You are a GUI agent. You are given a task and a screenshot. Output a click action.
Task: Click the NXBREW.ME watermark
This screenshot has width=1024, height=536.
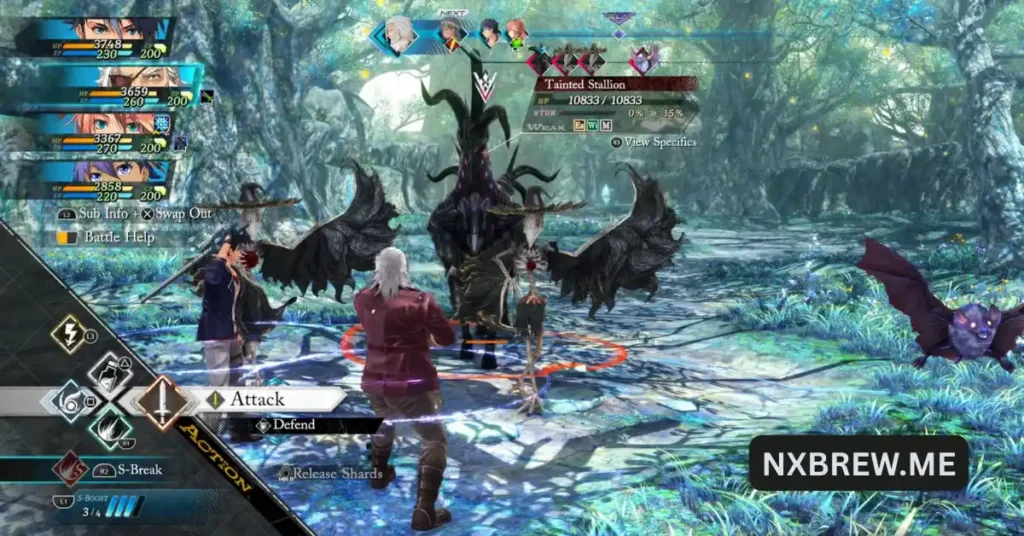click(858, 463)
